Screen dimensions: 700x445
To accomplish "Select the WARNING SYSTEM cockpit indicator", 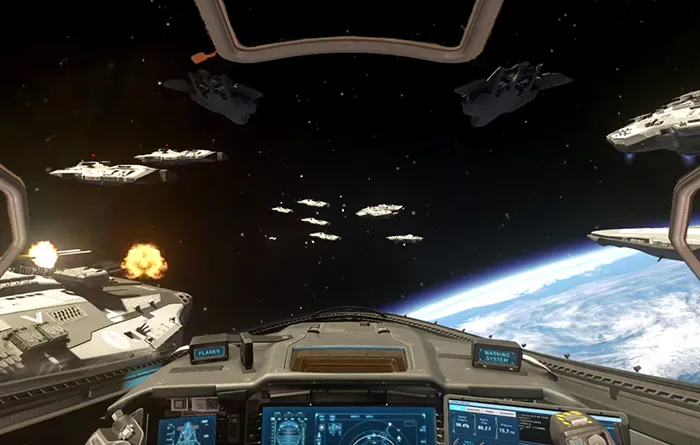I will pos(497,355).
